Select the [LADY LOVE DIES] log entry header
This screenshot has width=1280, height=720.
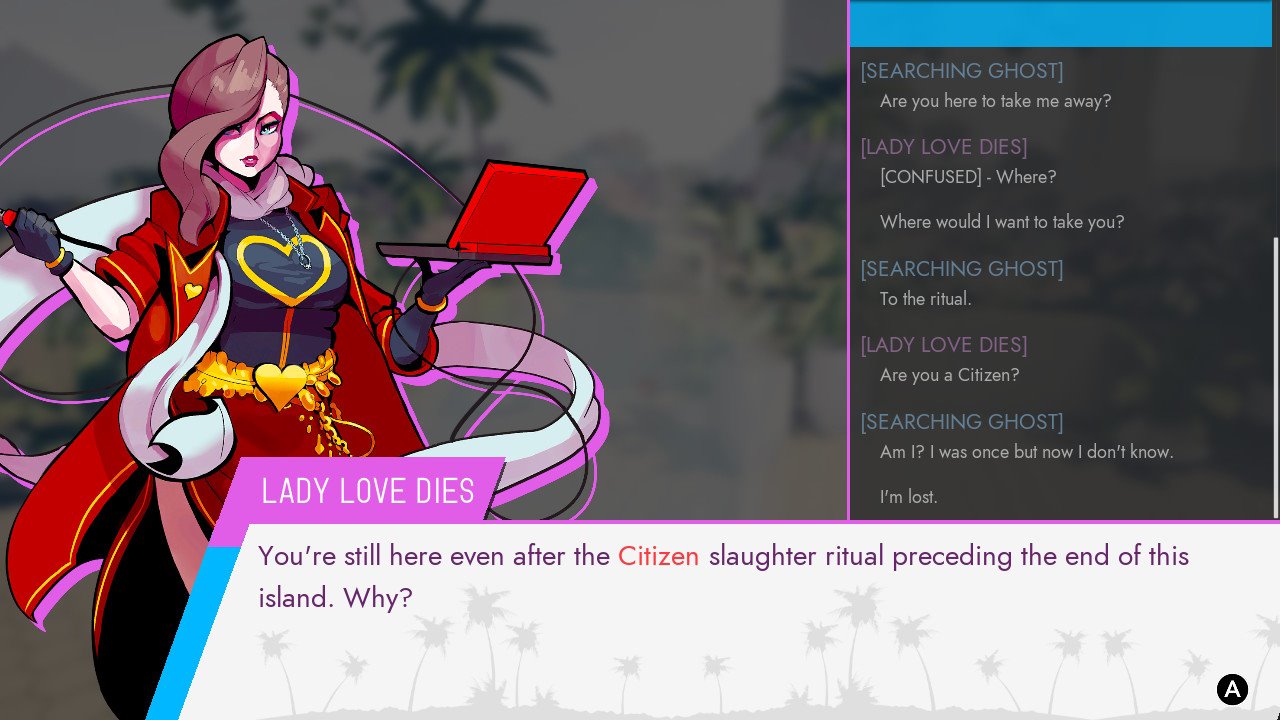[x=943, y=147]
